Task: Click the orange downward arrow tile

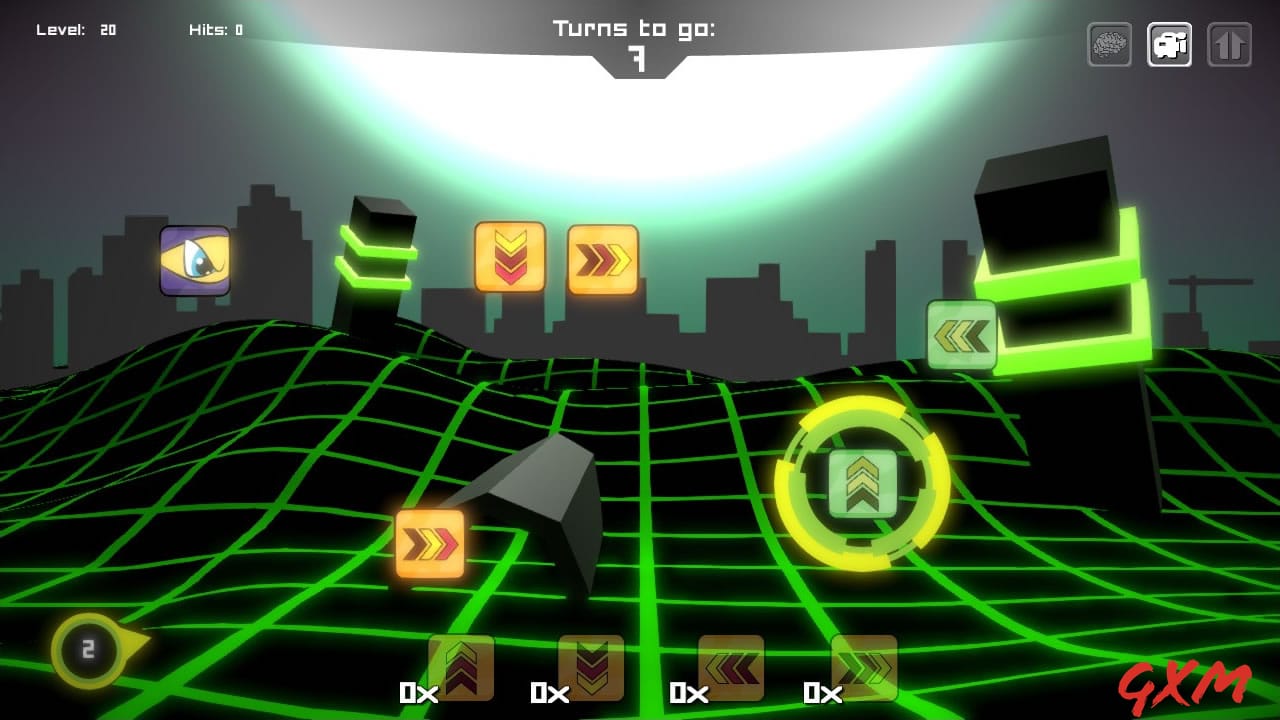Action: pos(510,258)
